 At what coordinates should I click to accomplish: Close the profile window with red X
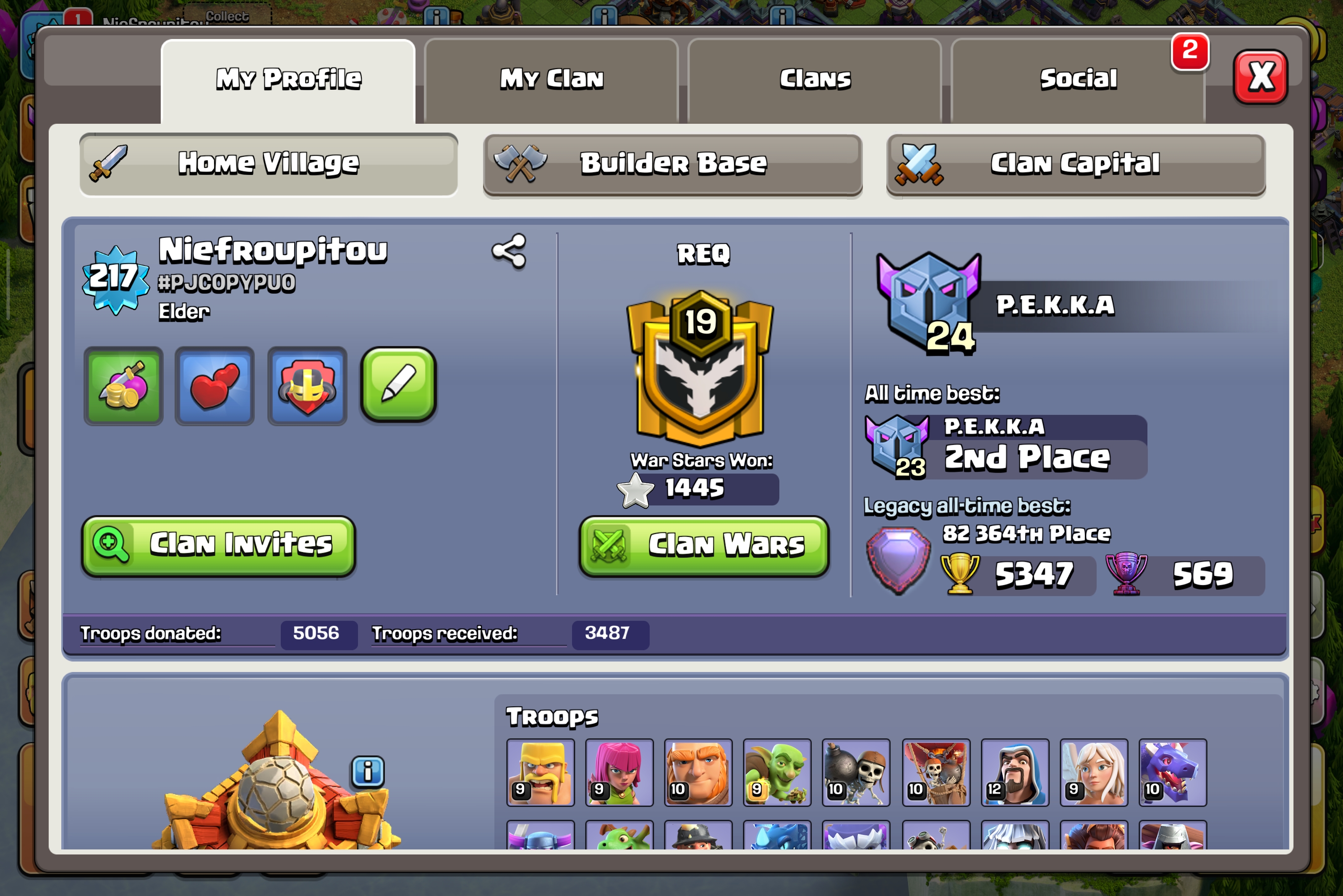coord(1260,77)
